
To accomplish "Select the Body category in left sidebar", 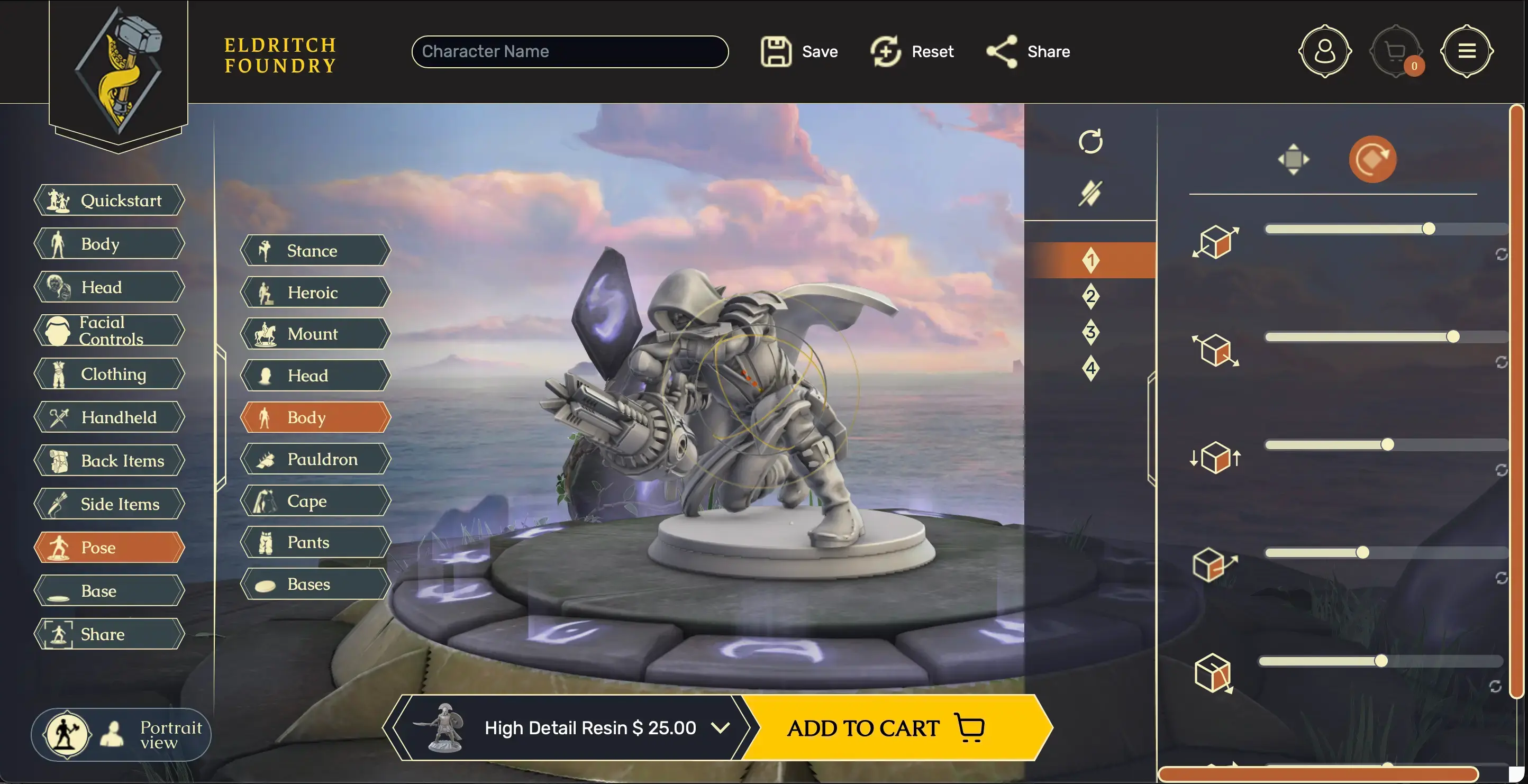I will [108, 244].
